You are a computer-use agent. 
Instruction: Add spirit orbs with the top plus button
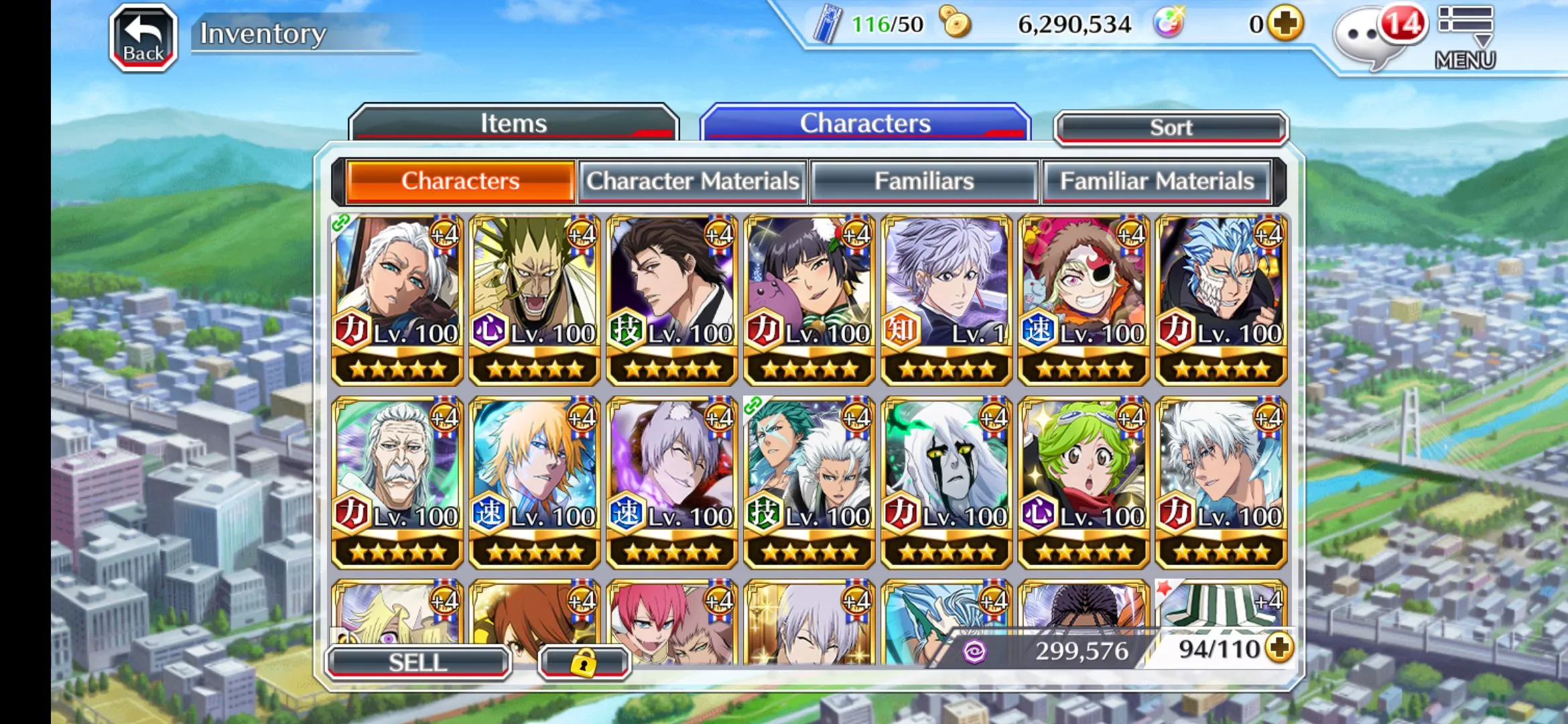click(x=1285, y=24)
